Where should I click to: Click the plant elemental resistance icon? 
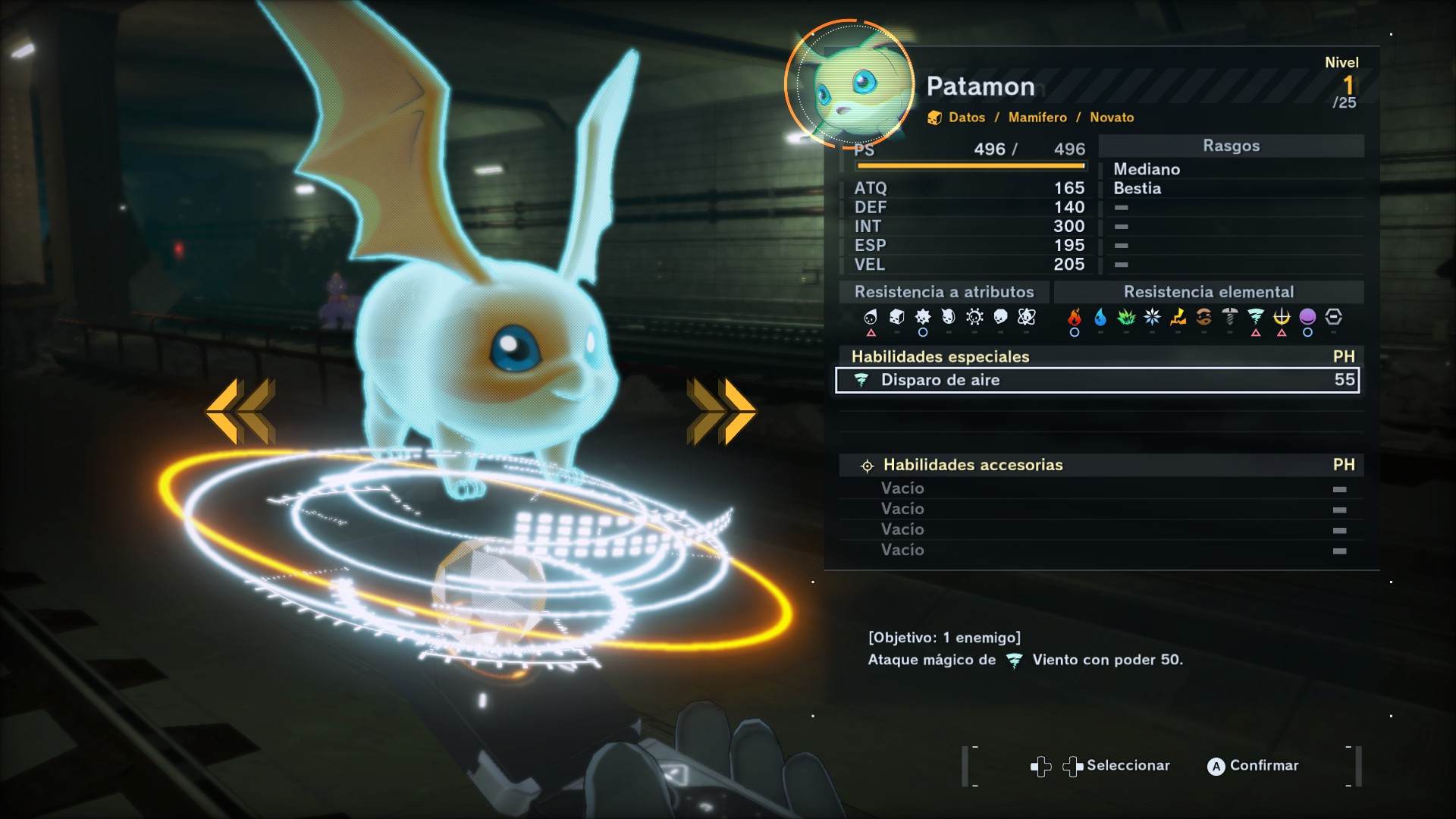click(1125, 318)
